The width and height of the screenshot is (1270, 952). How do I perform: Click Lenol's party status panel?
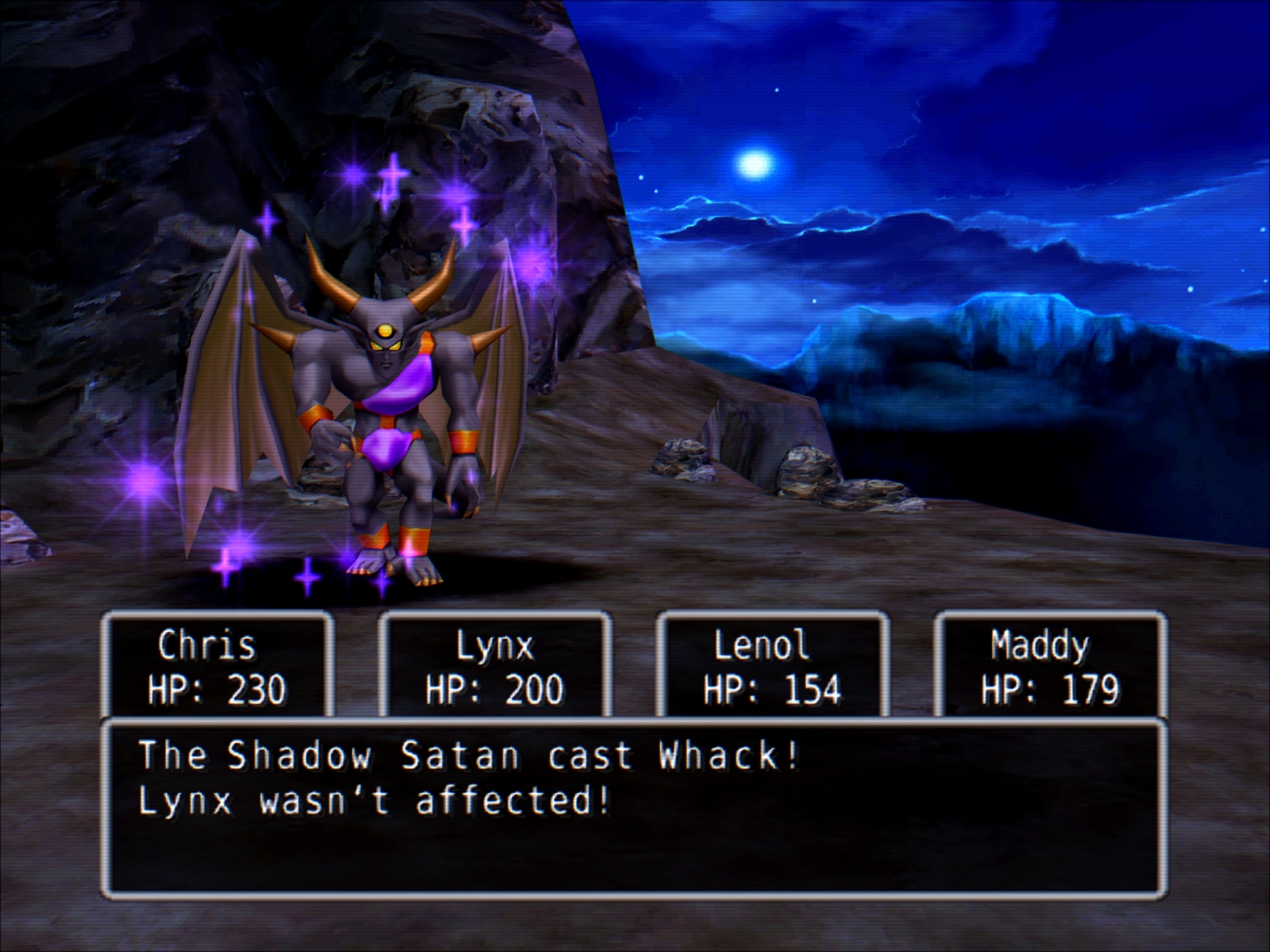click(x=773, y=667)
